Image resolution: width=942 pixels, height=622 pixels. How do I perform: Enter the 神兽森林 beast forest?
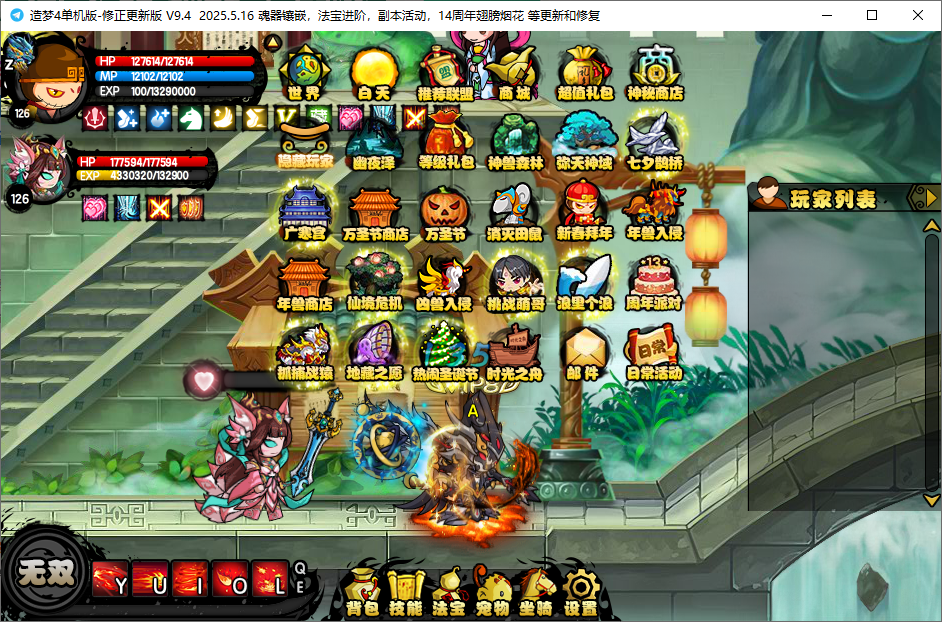point(515,142)
